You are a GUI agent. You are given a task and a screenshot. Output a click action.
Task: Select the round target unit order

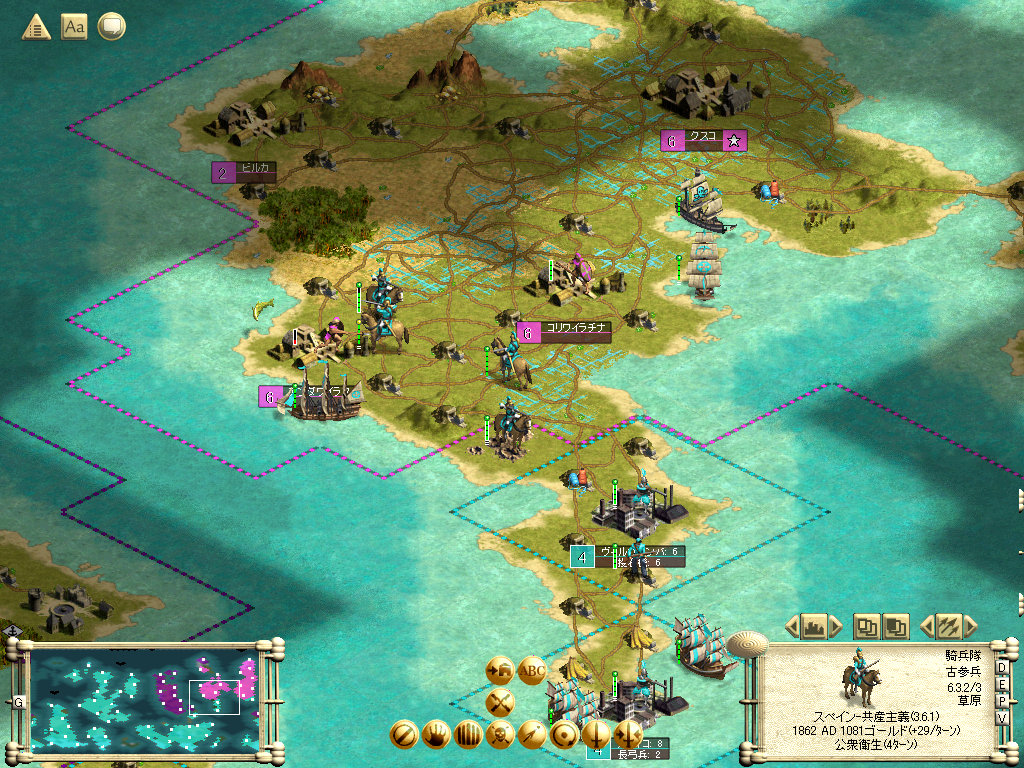[564, 735]
